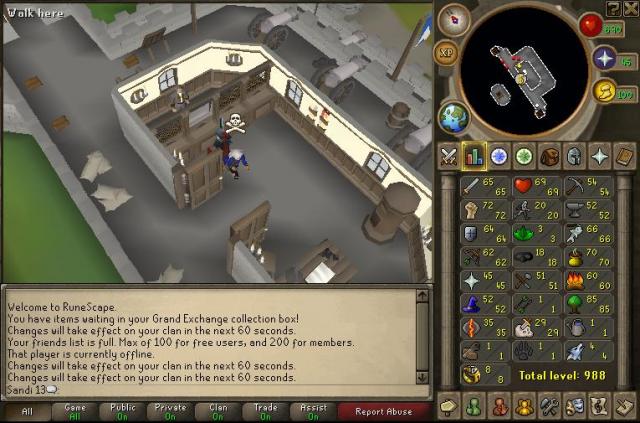The image size is (640, 423).
Task: Open help with the question mark button
Action: coord(613,8)
